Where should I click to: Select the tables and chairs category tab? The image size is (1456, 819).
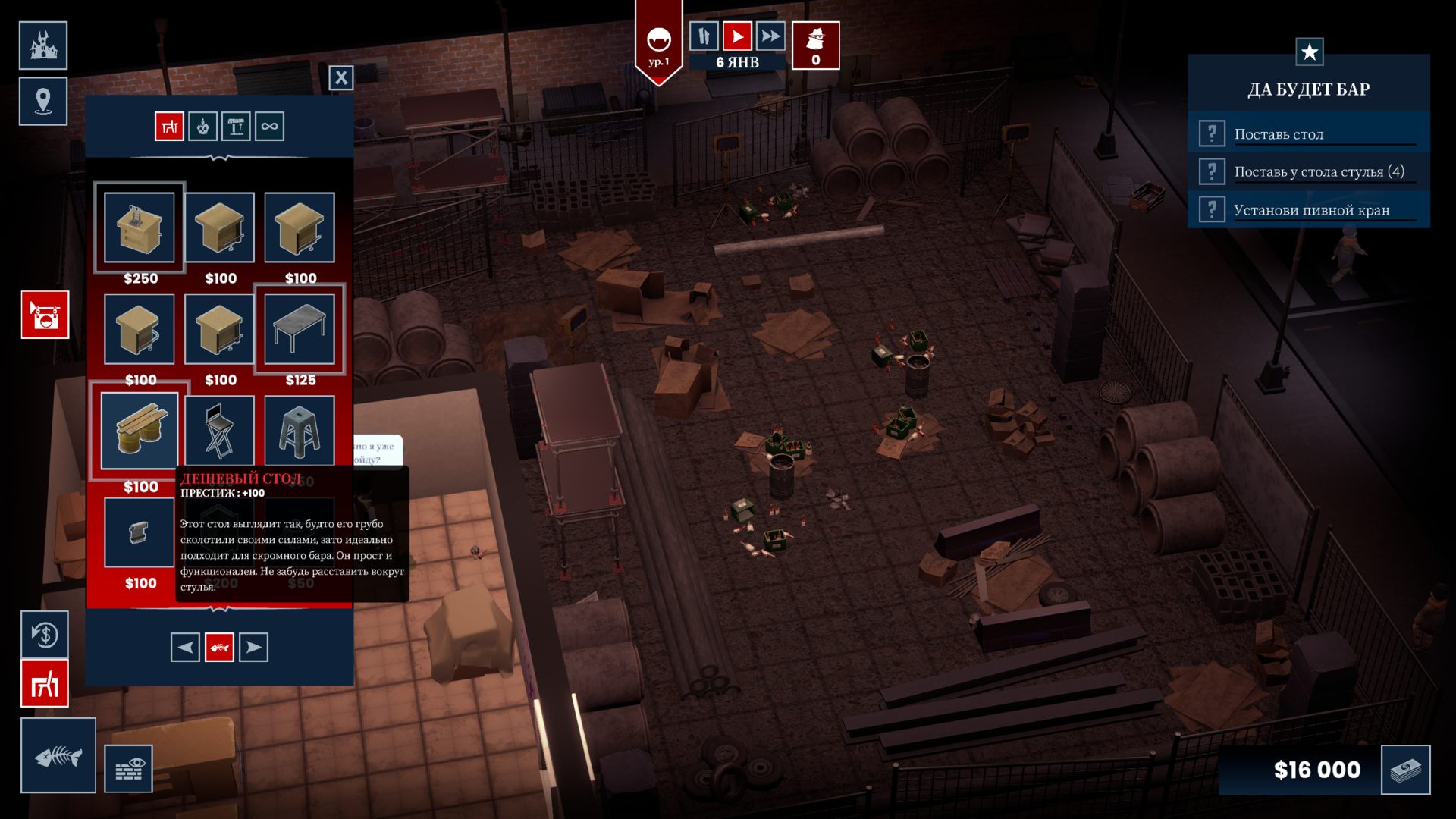(x=169, y=126)
